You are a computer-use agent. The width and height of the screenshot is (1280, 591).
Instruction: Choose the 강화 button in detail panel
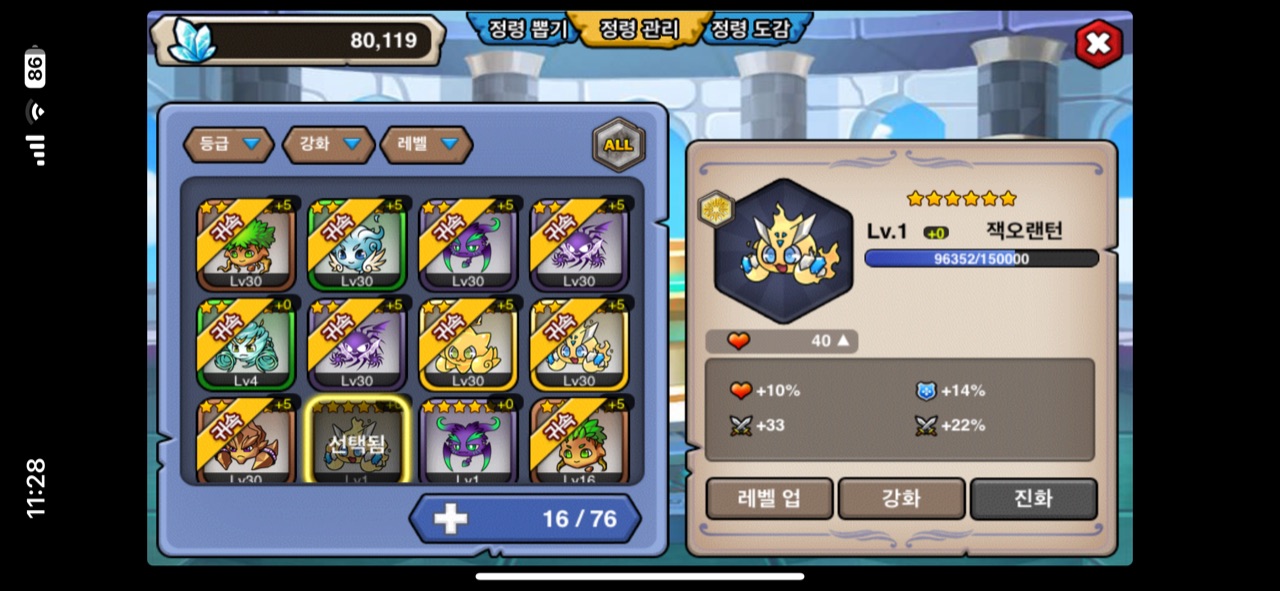pyautogui.click(x=901, y=498)
